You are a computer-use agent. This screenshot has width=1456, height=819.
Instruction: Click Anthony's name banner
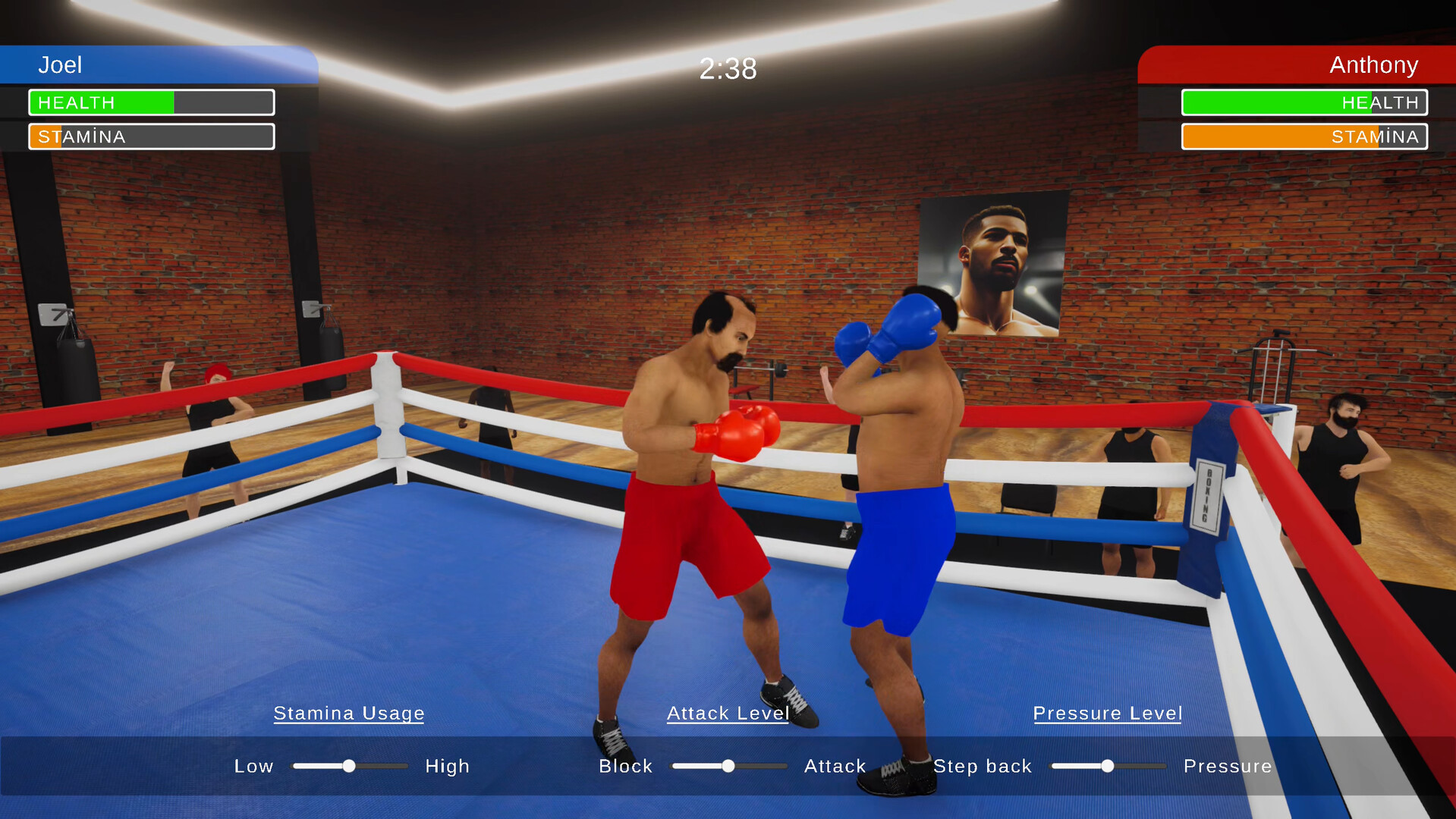pos(1373,65)
